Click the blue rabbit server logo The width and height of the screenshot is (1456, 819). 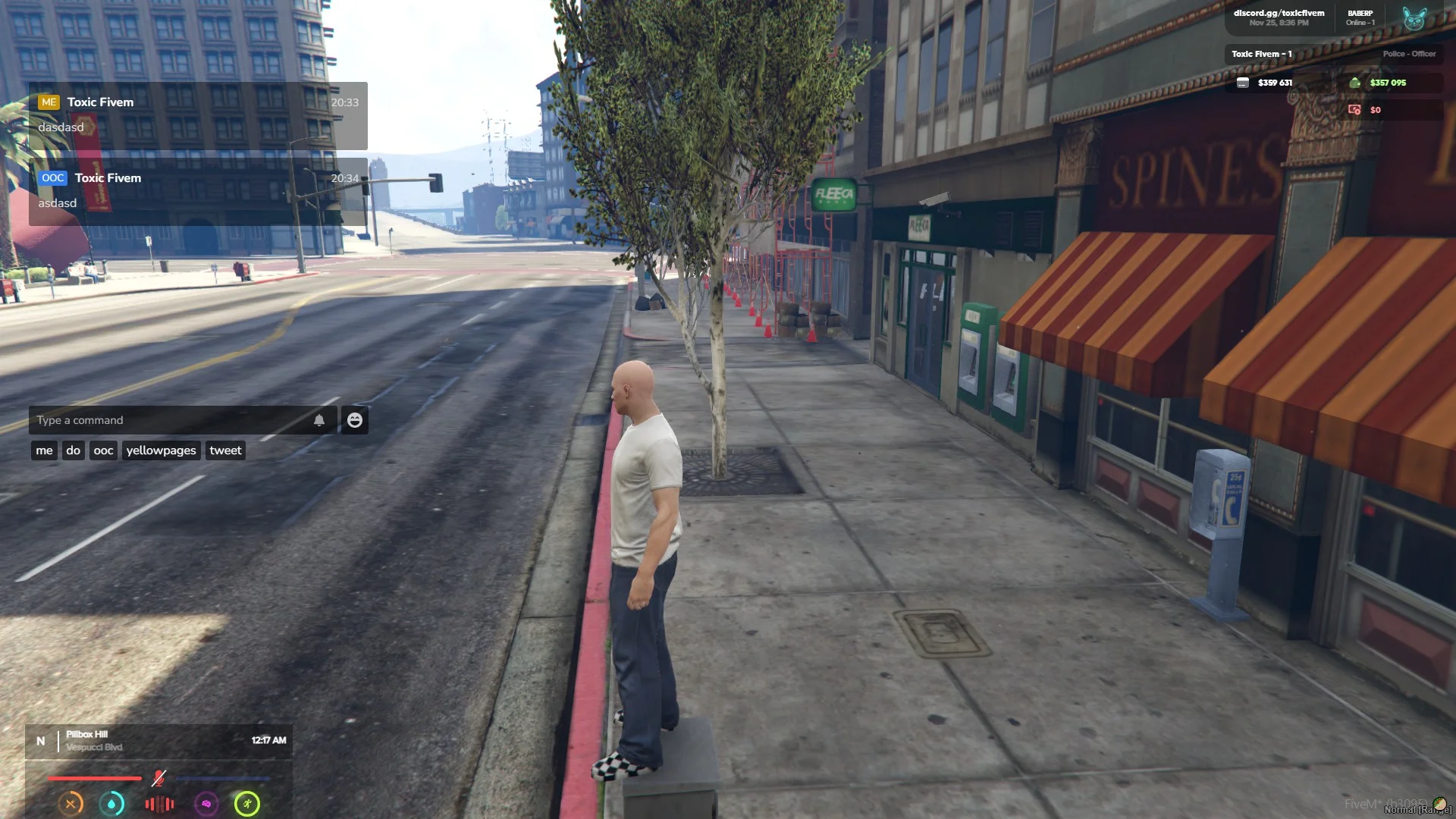point(1414,18)
